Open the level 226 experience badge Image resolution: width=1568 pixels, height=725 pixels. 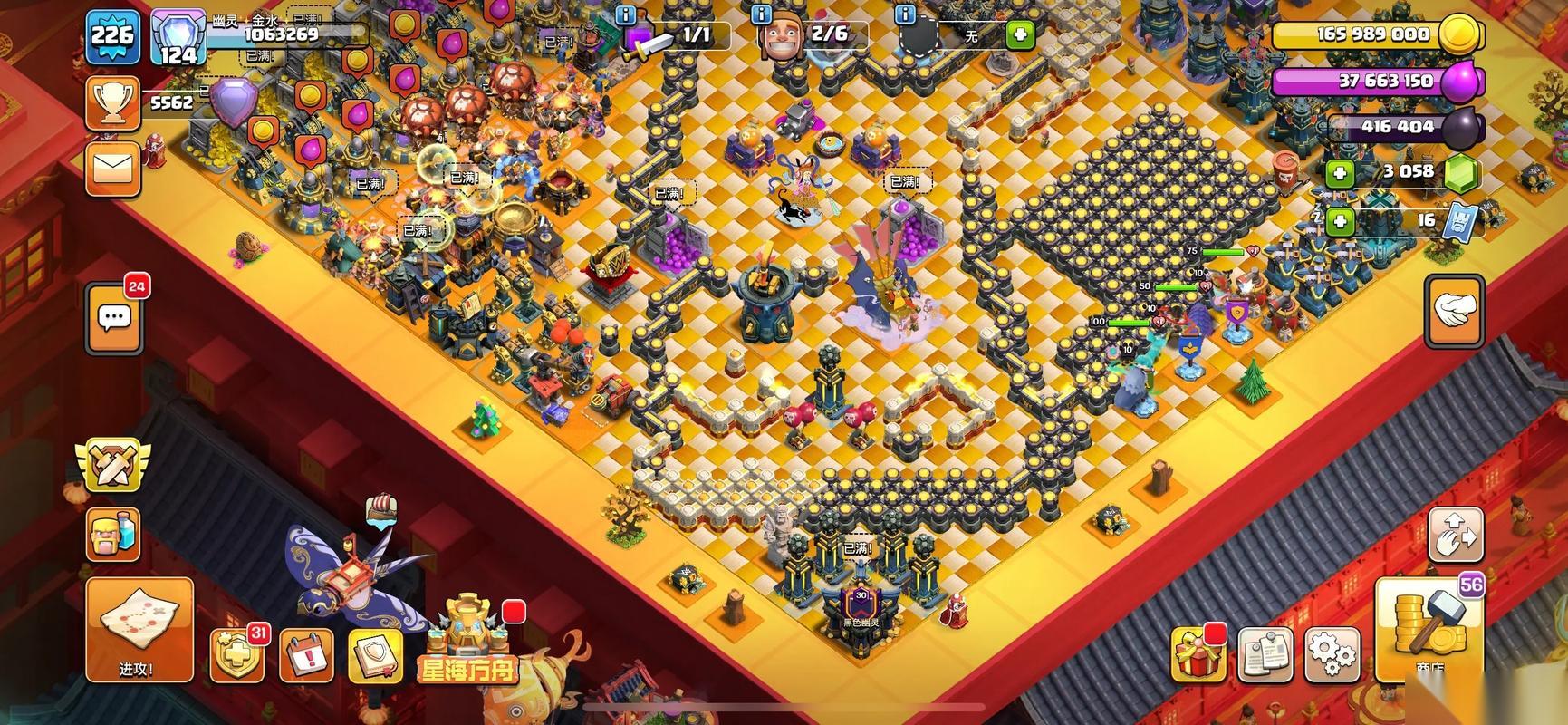click(112, 36)
